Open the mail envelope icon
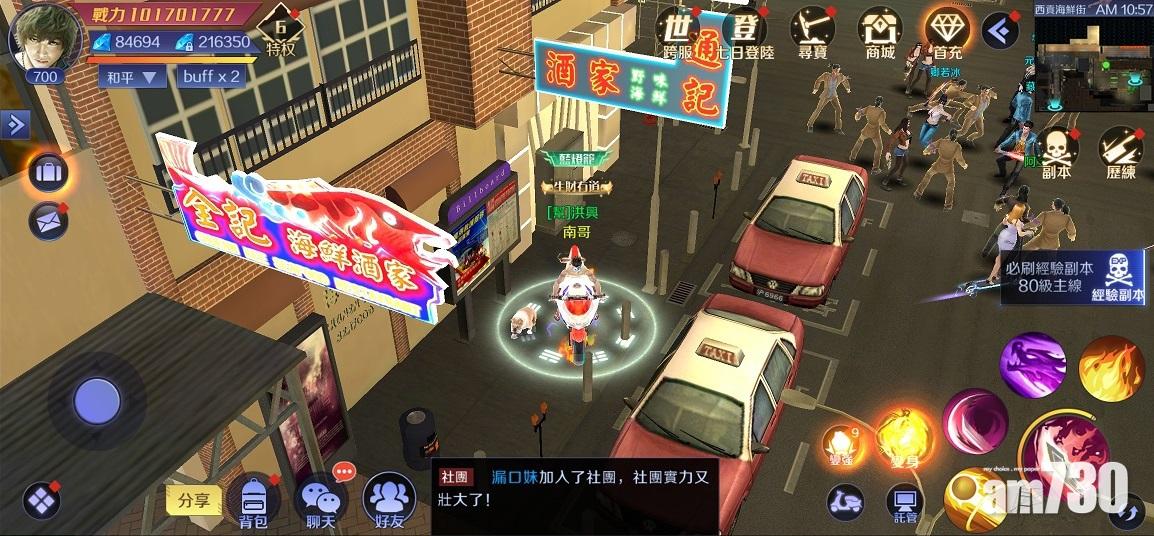 (47, 221)
